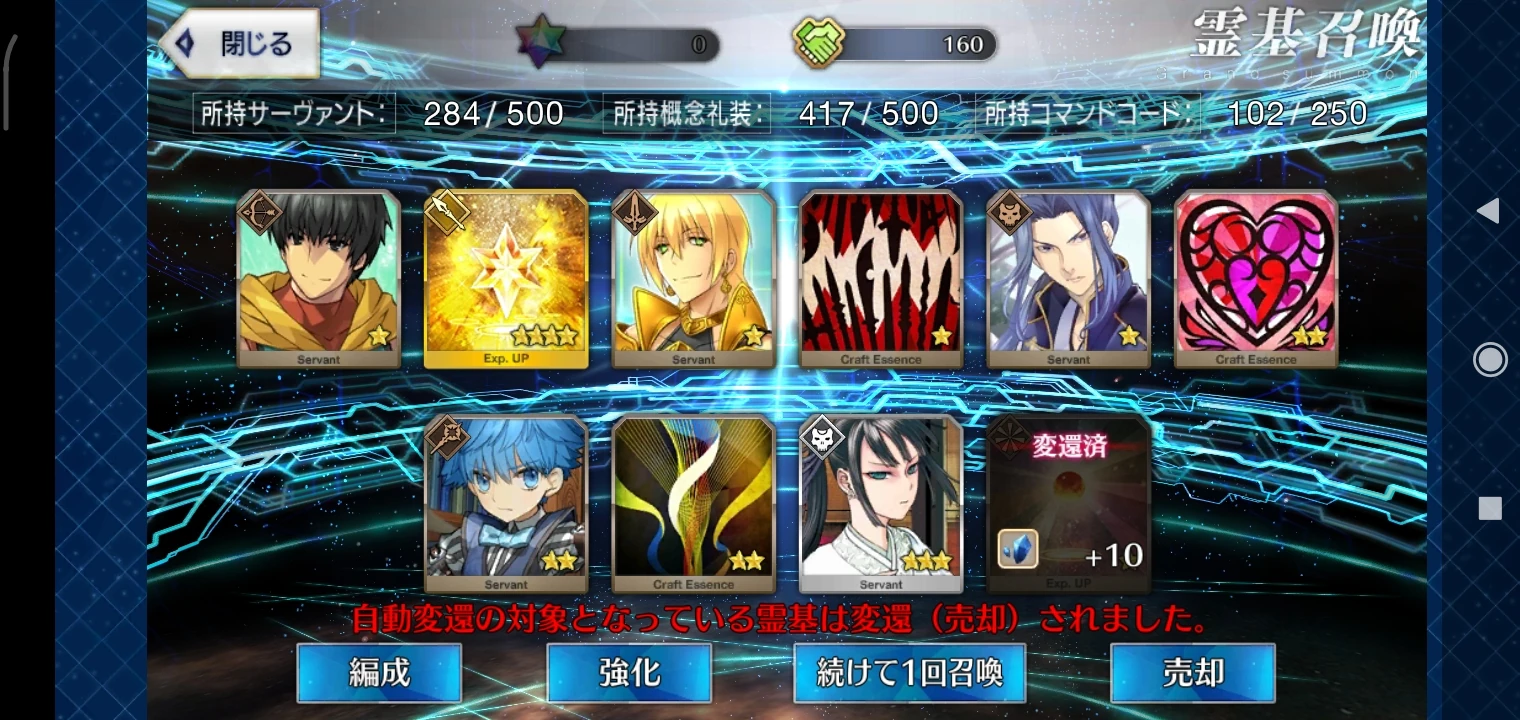Summon once more with 続けて1回召喚
Viewport: 1520px width, 720px height.
point(908,673)
